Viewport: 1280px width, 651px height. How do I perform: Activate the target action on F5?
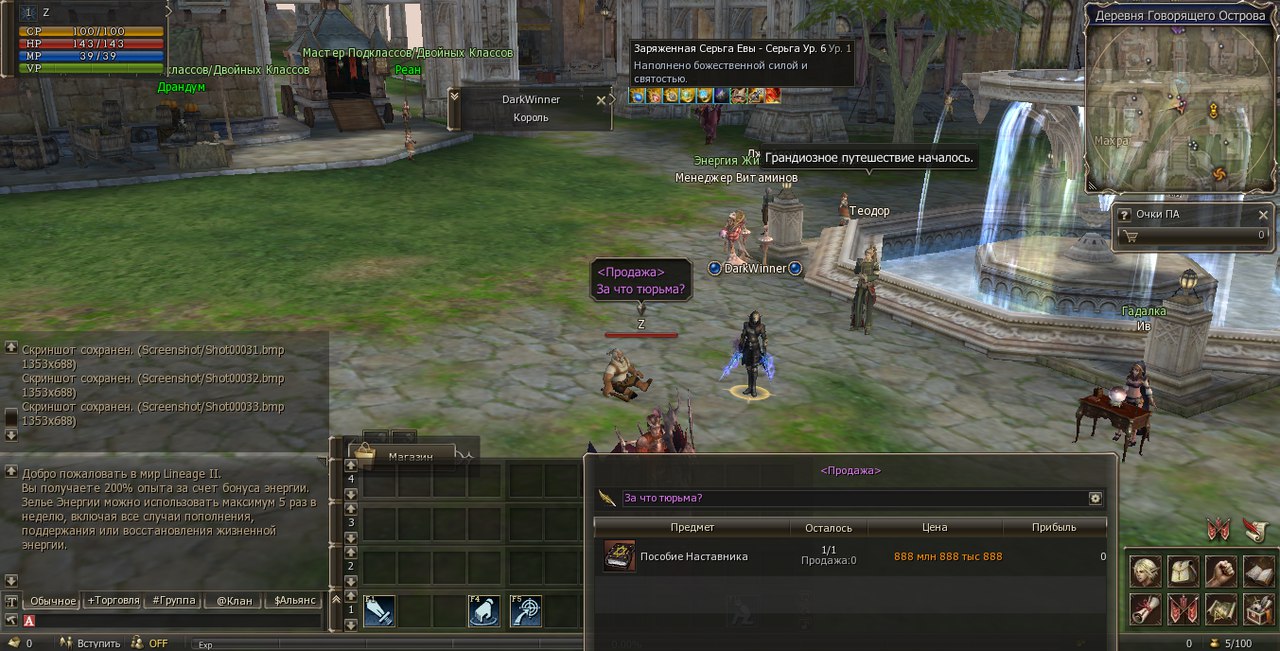(525, 610)
